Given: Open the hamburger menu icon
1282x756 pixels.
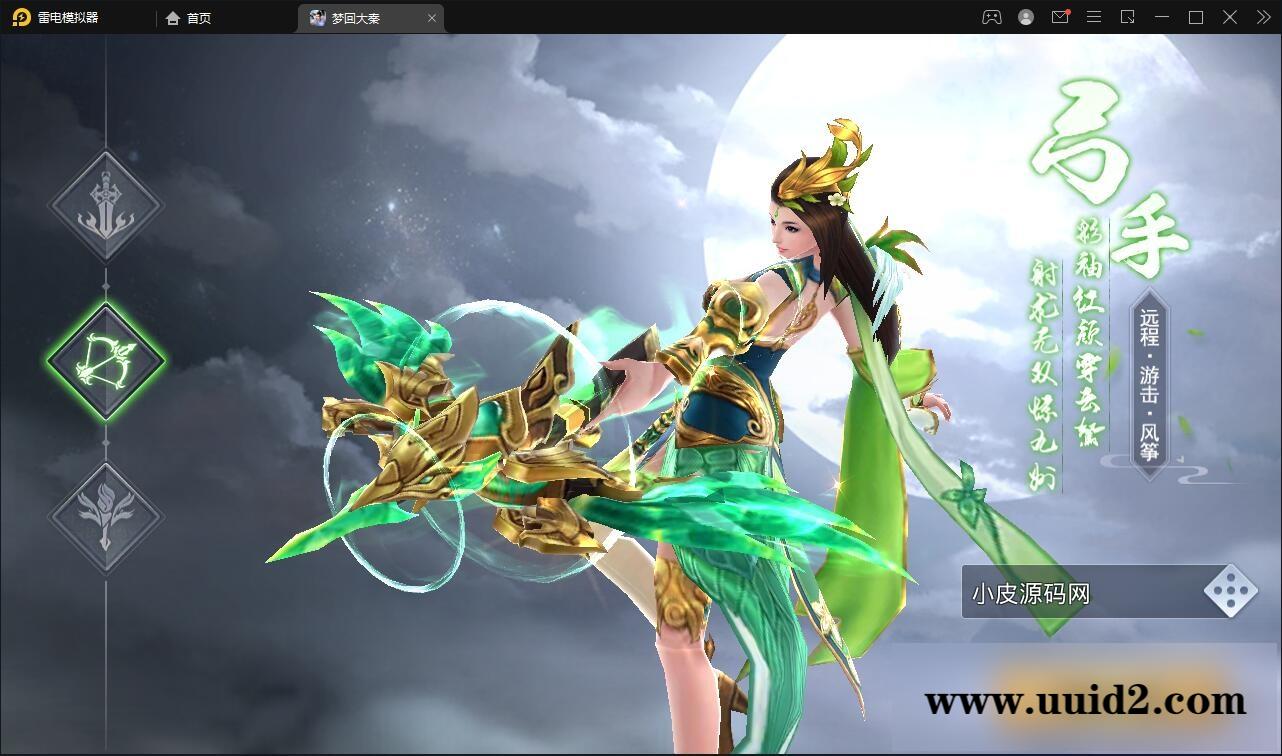Looking at the screenshot, I should coord(1093,17).
